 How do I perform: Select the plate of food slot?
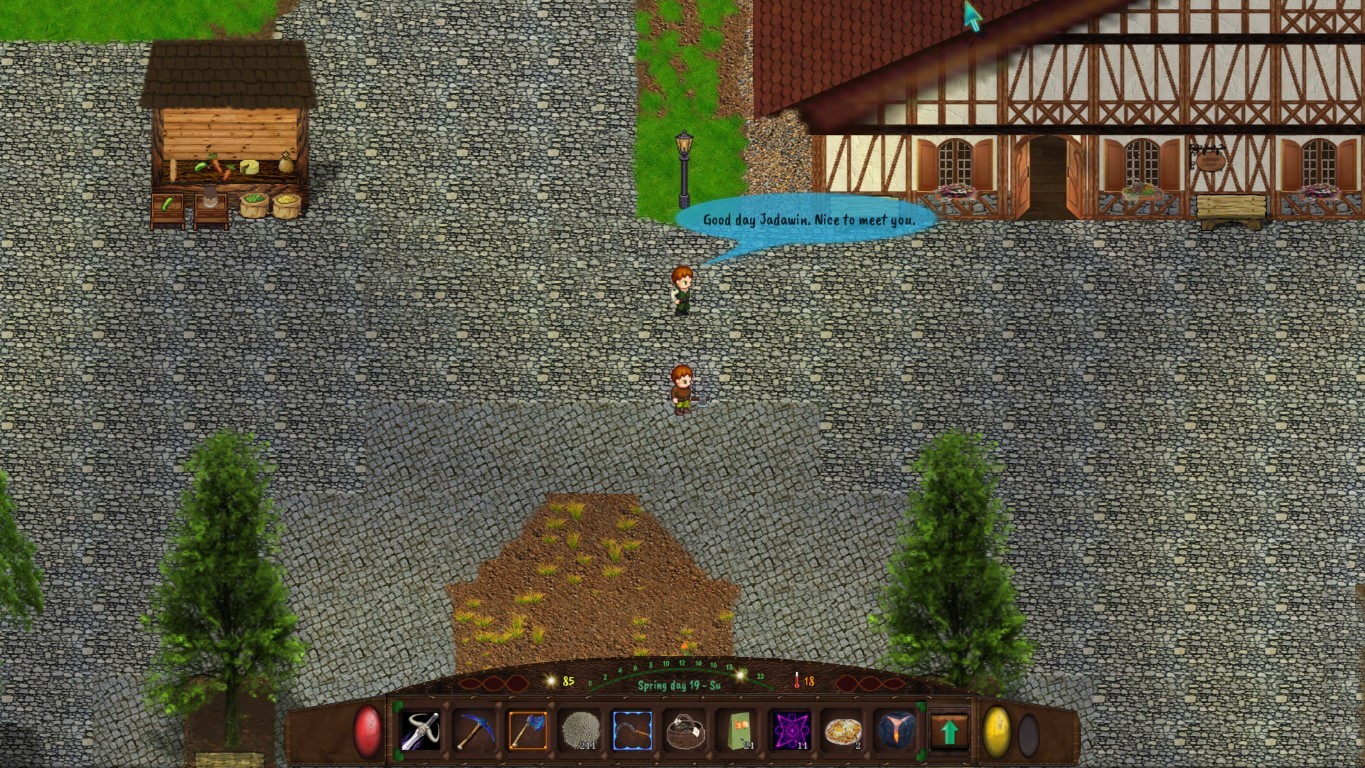pos(843,731)
